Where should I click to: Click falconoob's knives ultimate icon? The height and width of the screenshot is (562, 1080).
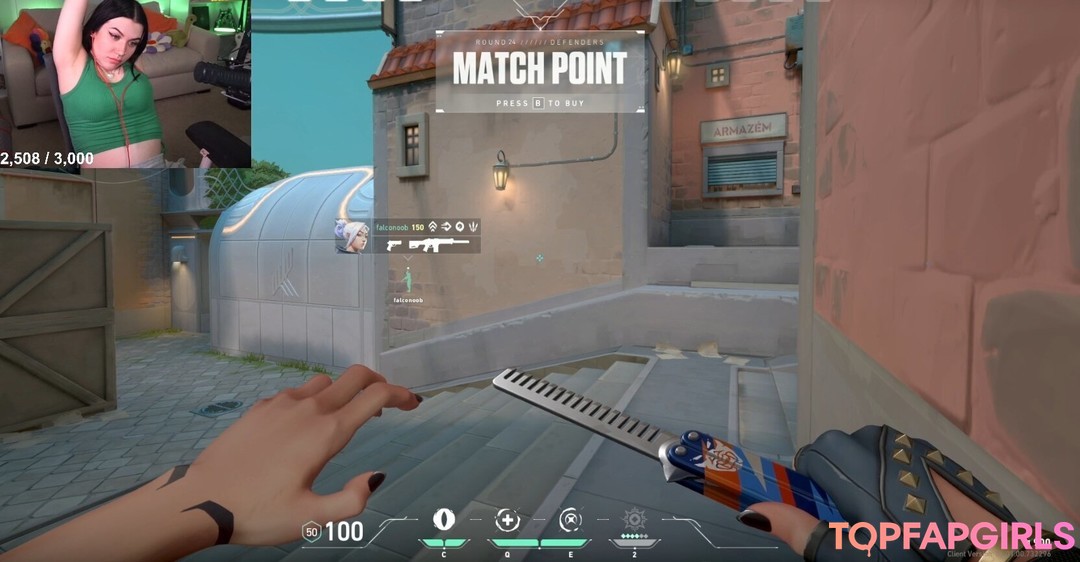click(473, 227)
